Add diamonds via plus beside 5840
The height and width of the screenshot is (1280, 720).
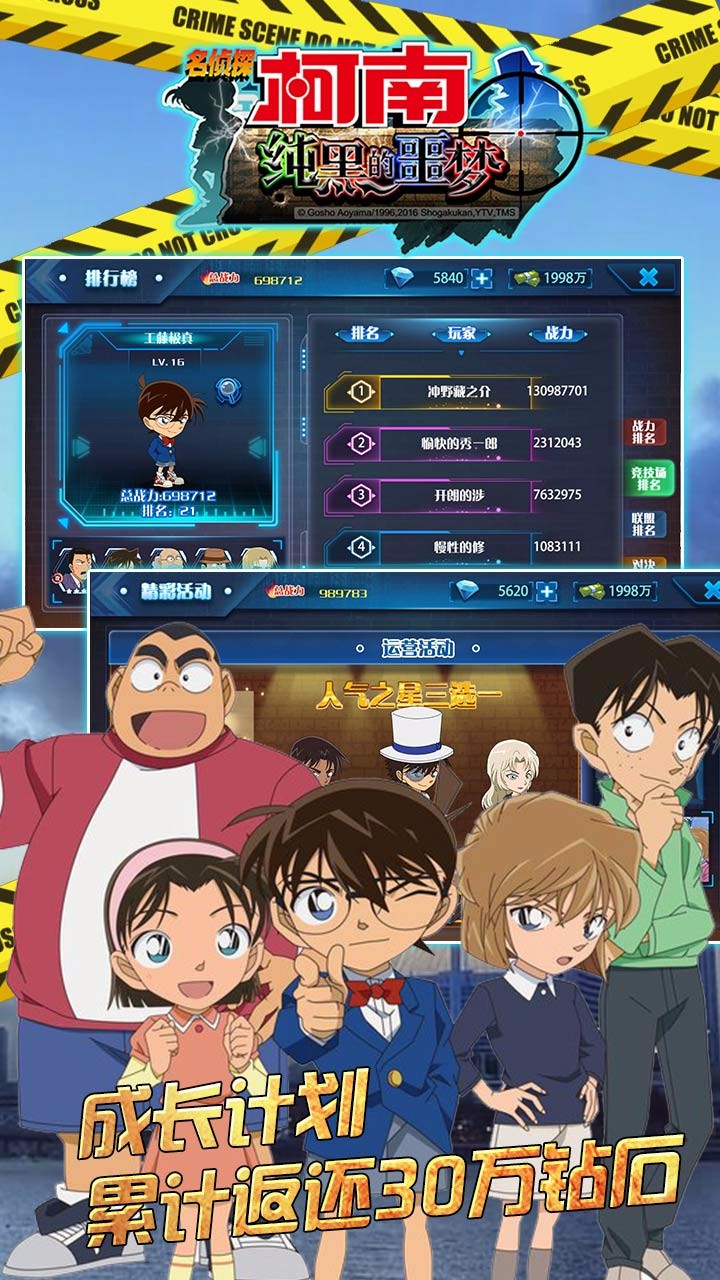[482, 279]
